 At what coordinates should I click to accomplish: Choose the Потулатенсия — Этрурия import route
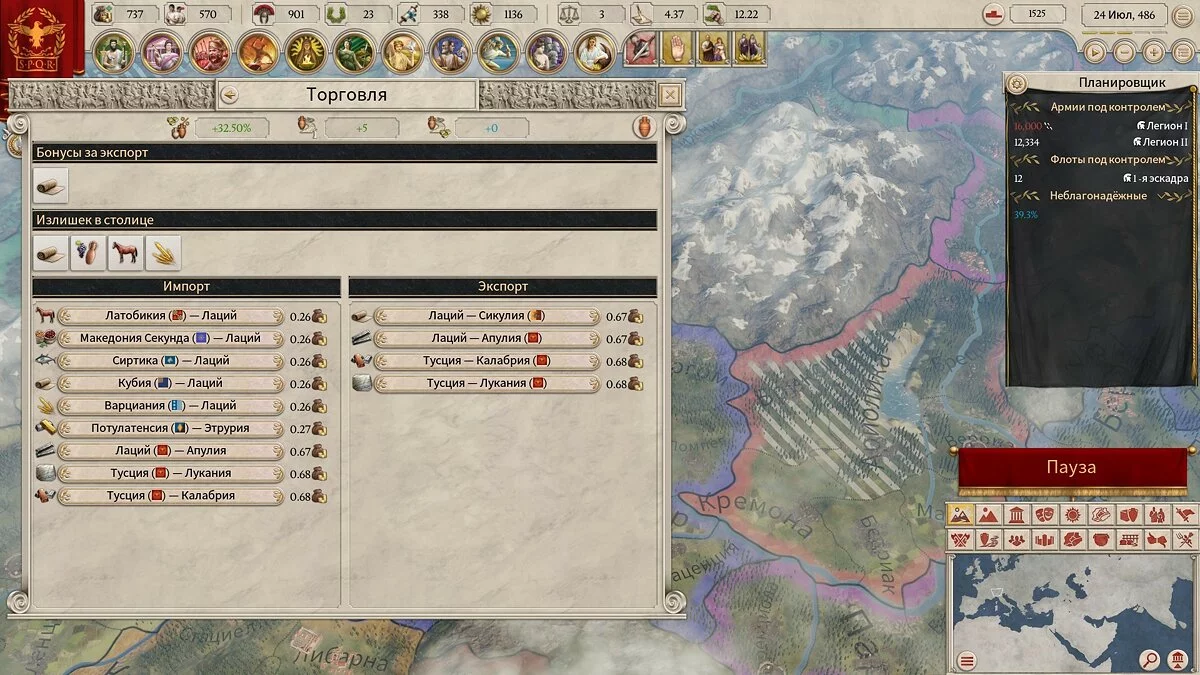pyautogui.click(x=171, y=428)
